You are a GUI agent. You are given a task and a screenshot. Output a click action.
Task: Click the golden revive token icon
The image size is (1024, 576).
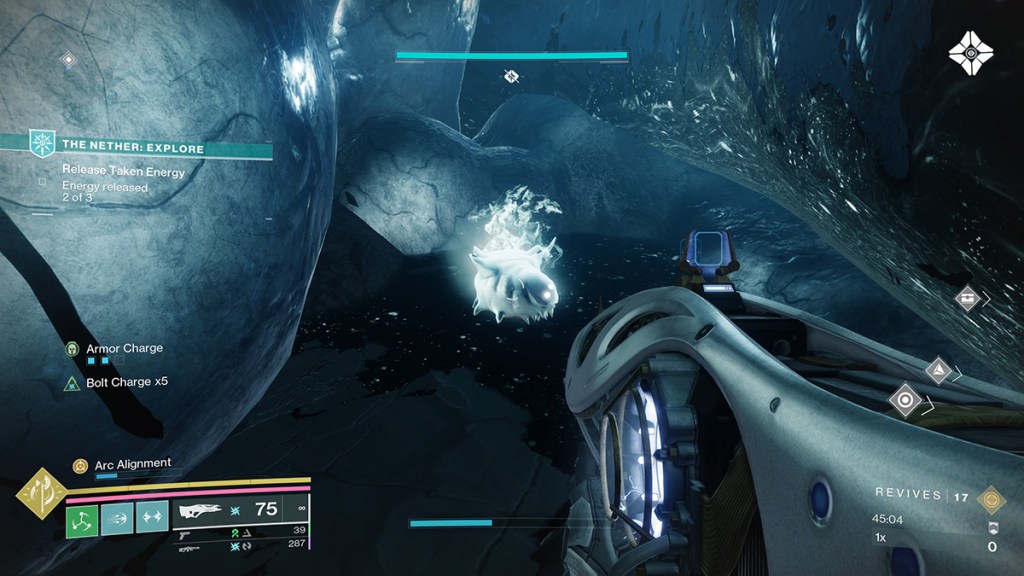[x=990, y=499]
